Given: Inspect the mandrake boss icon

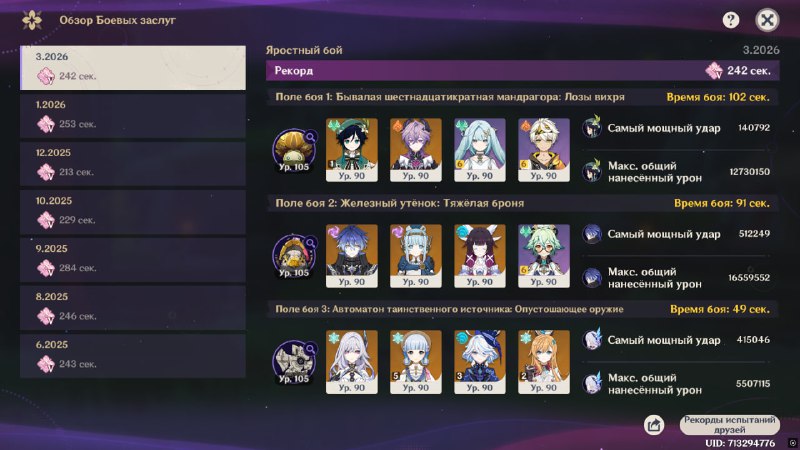Looking at the screenshot, I should point(295,150).
